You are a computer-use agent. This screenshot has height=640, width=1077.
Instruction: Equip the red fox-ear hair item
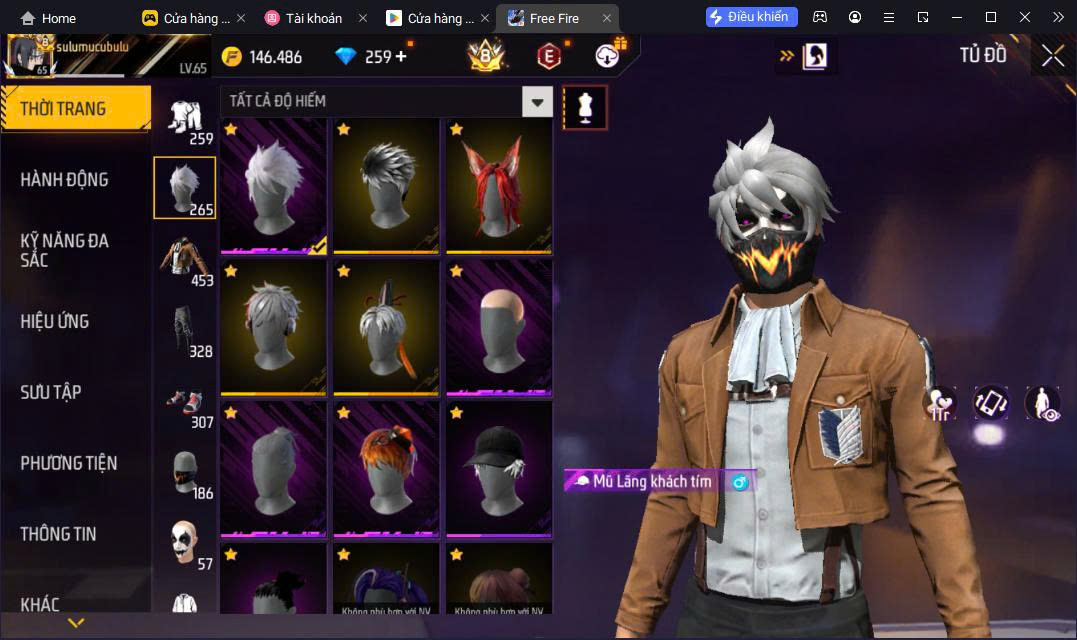pos(498,187)
